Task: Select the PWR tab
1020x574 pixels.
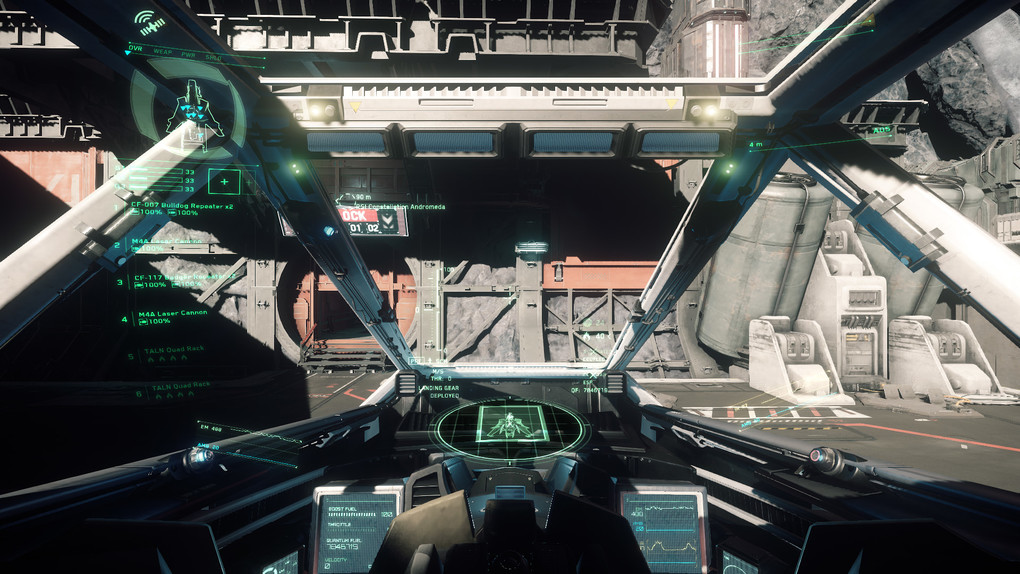Action: (189, 52)
